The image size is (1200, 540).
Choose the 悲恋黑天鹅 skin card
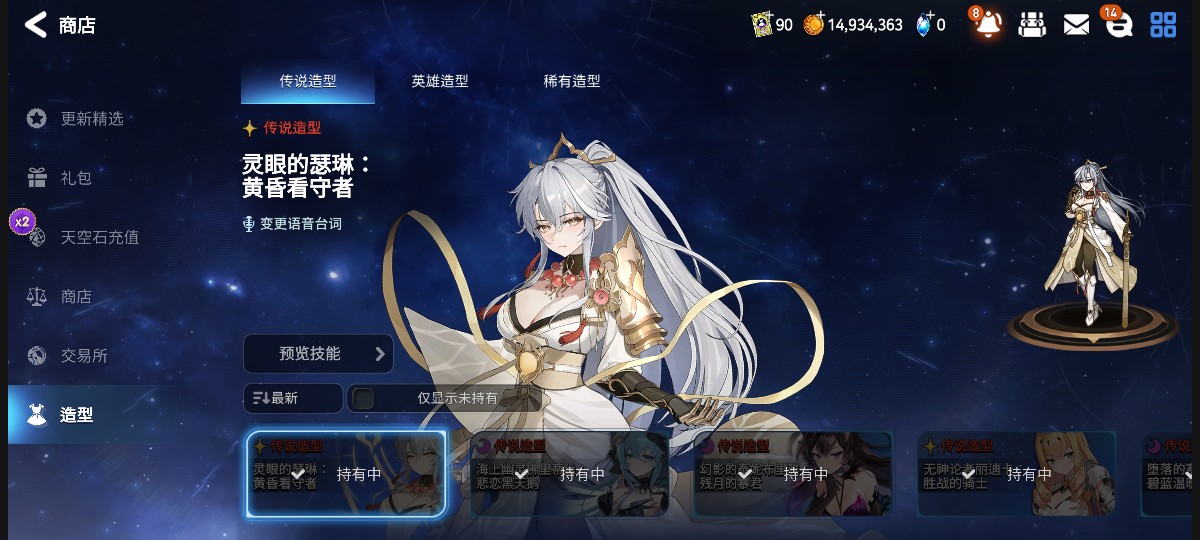pos(569,474)
